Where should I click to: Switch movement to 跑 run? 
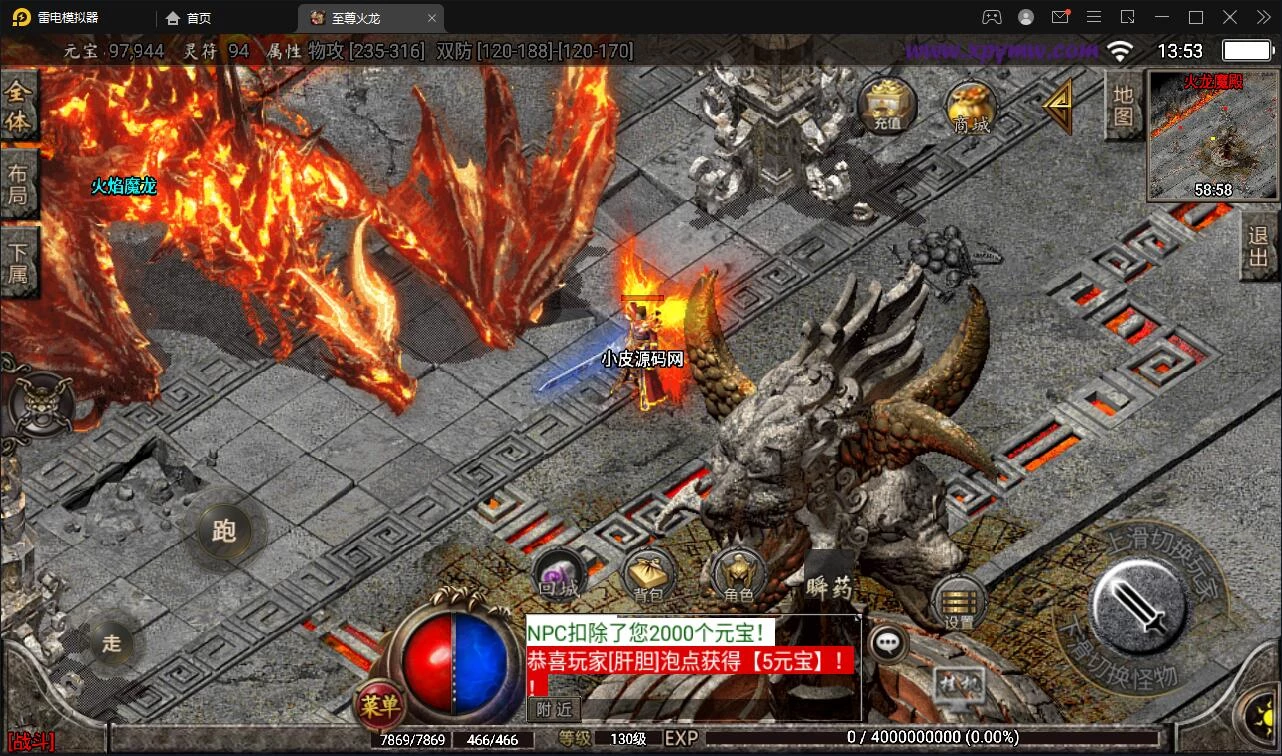click(224, 530)
